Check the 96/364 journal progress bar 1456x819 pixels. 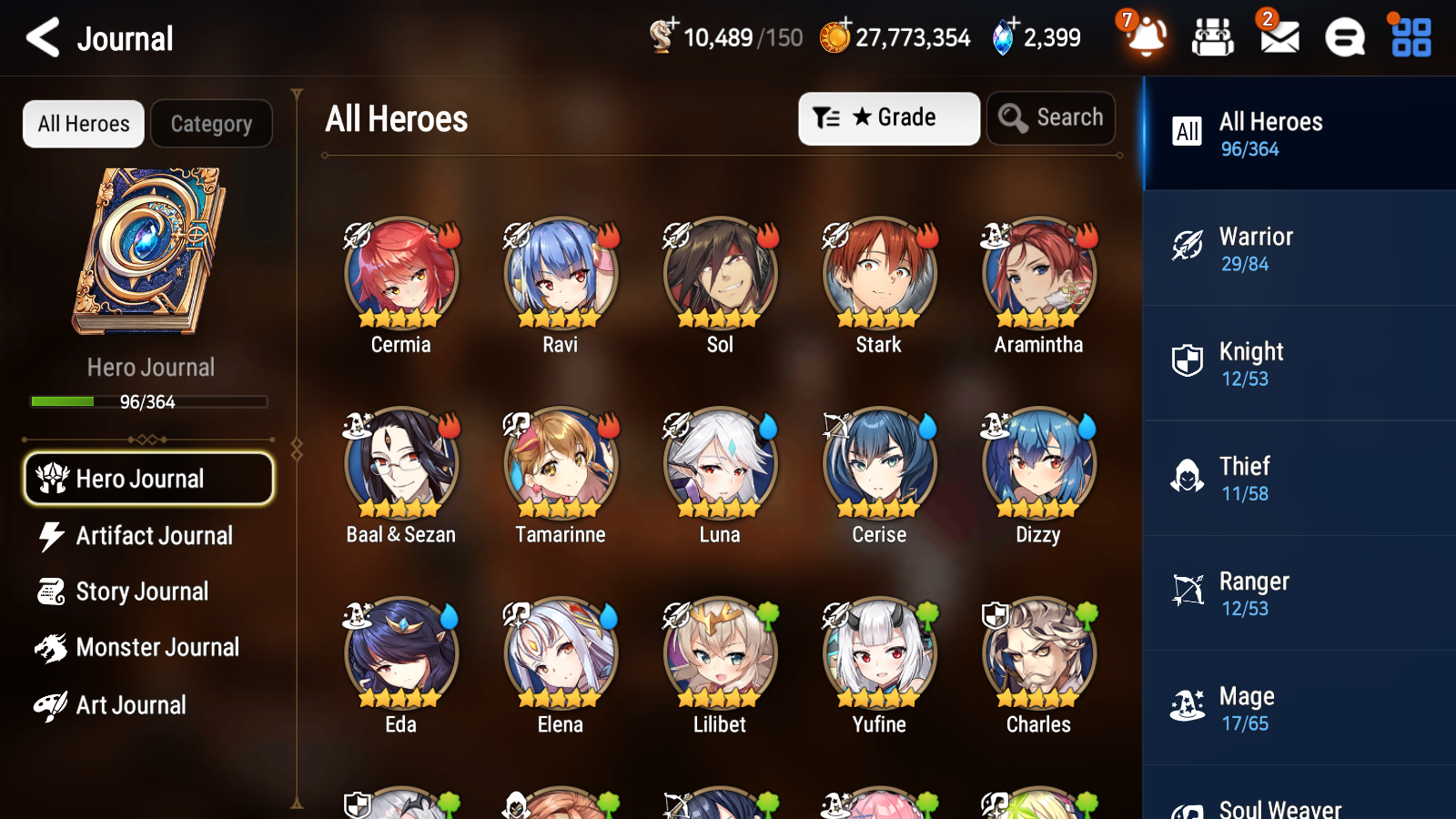click(148, 401)
